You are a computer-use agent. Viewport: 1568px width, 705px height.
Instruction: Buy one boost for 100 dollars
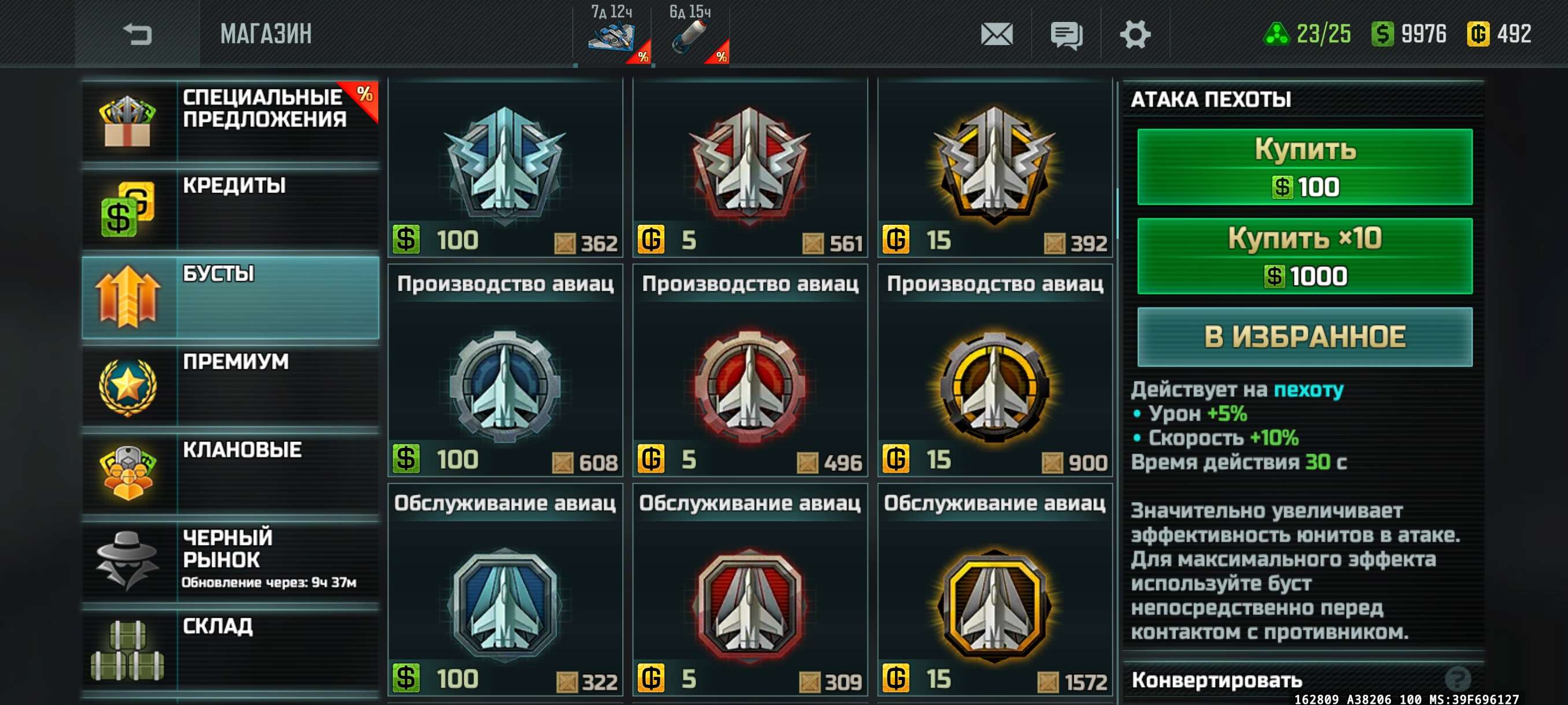(x=1304, y=166)
